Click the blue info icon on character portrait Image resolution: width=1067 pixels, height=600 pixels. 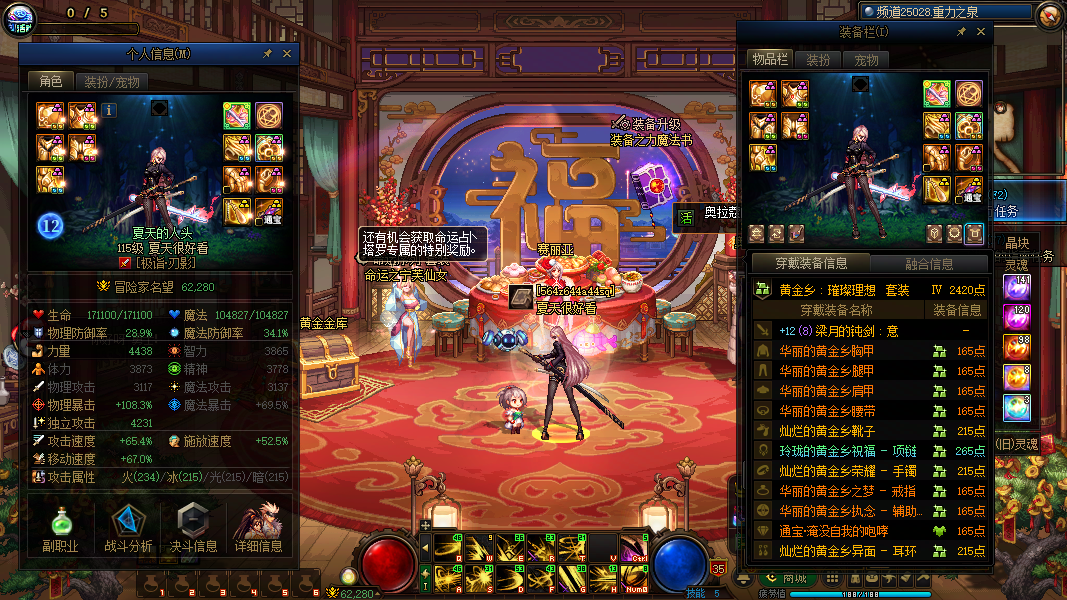[x=109, y=110]
